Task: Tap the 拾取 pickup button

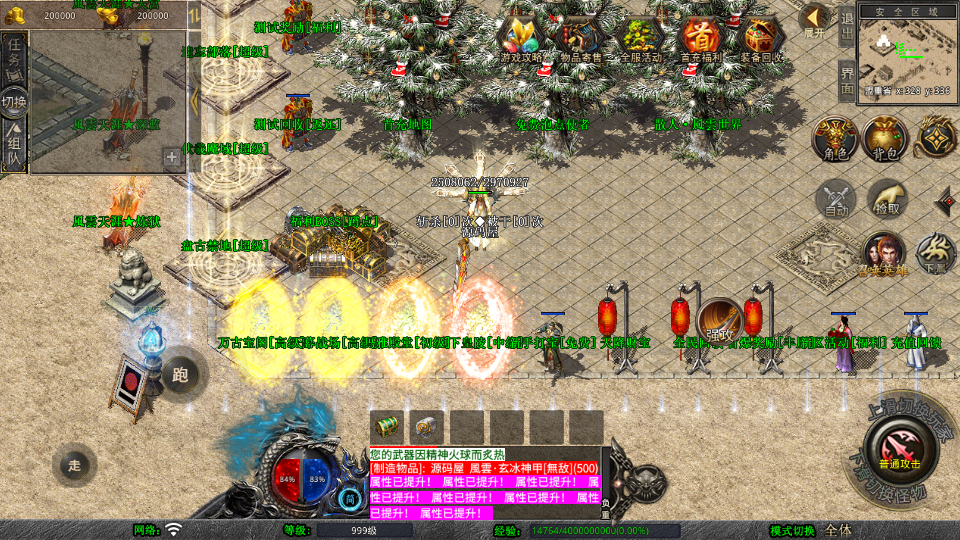Action: tap(886, 199)
